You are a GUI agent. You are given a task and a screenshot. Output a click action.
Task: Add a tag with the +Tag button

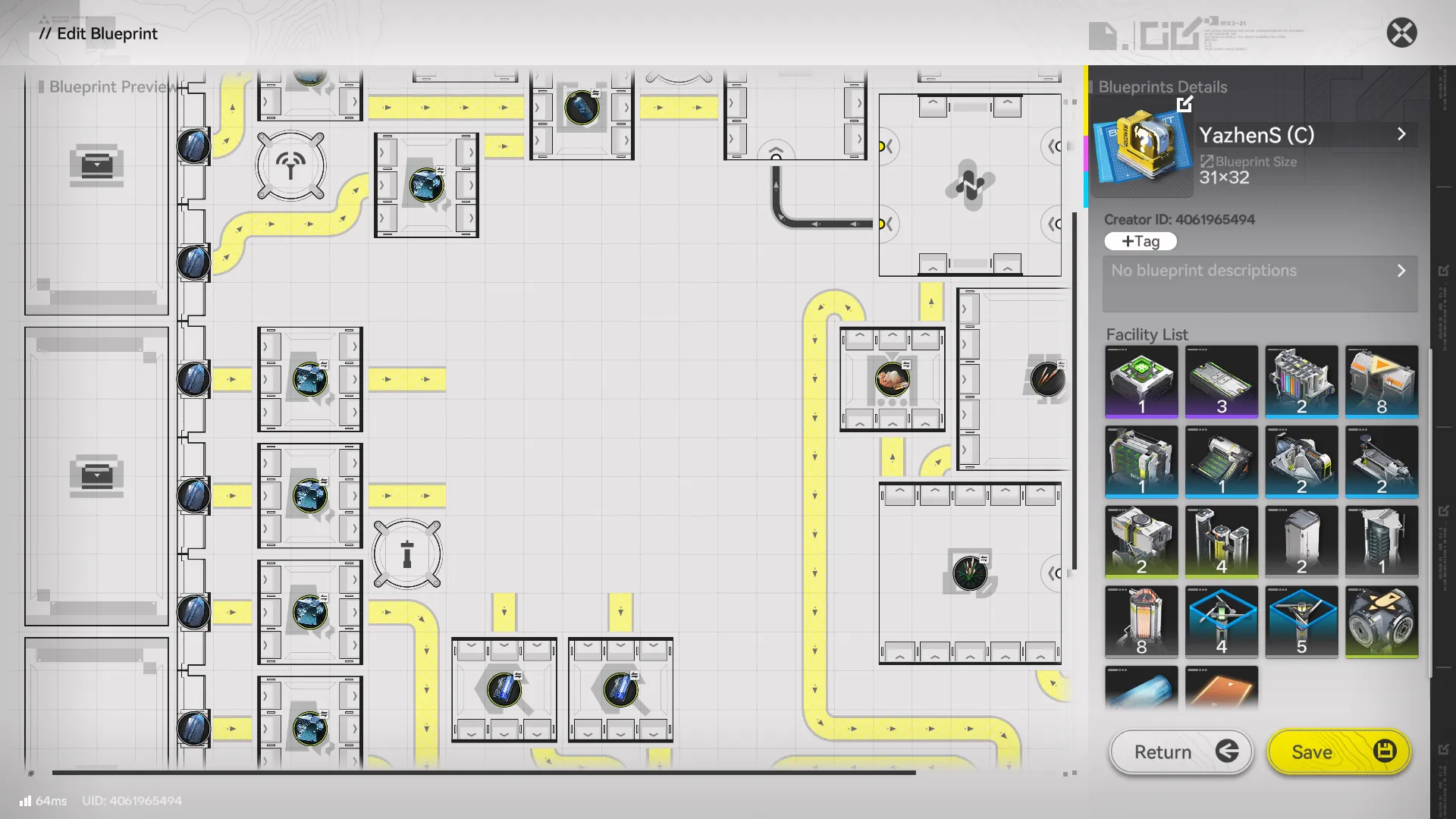pyautogui.click(x=1141, y=241)
